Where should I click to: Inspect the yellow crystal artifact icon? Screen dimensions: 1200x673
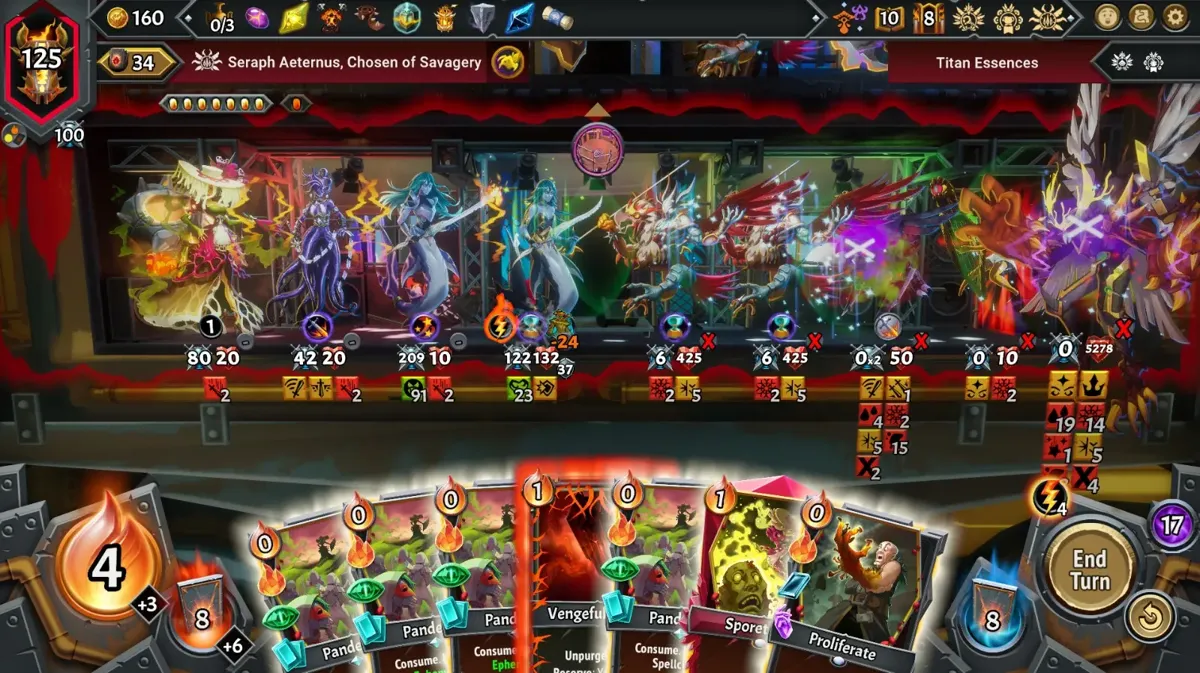click(293, 17)
